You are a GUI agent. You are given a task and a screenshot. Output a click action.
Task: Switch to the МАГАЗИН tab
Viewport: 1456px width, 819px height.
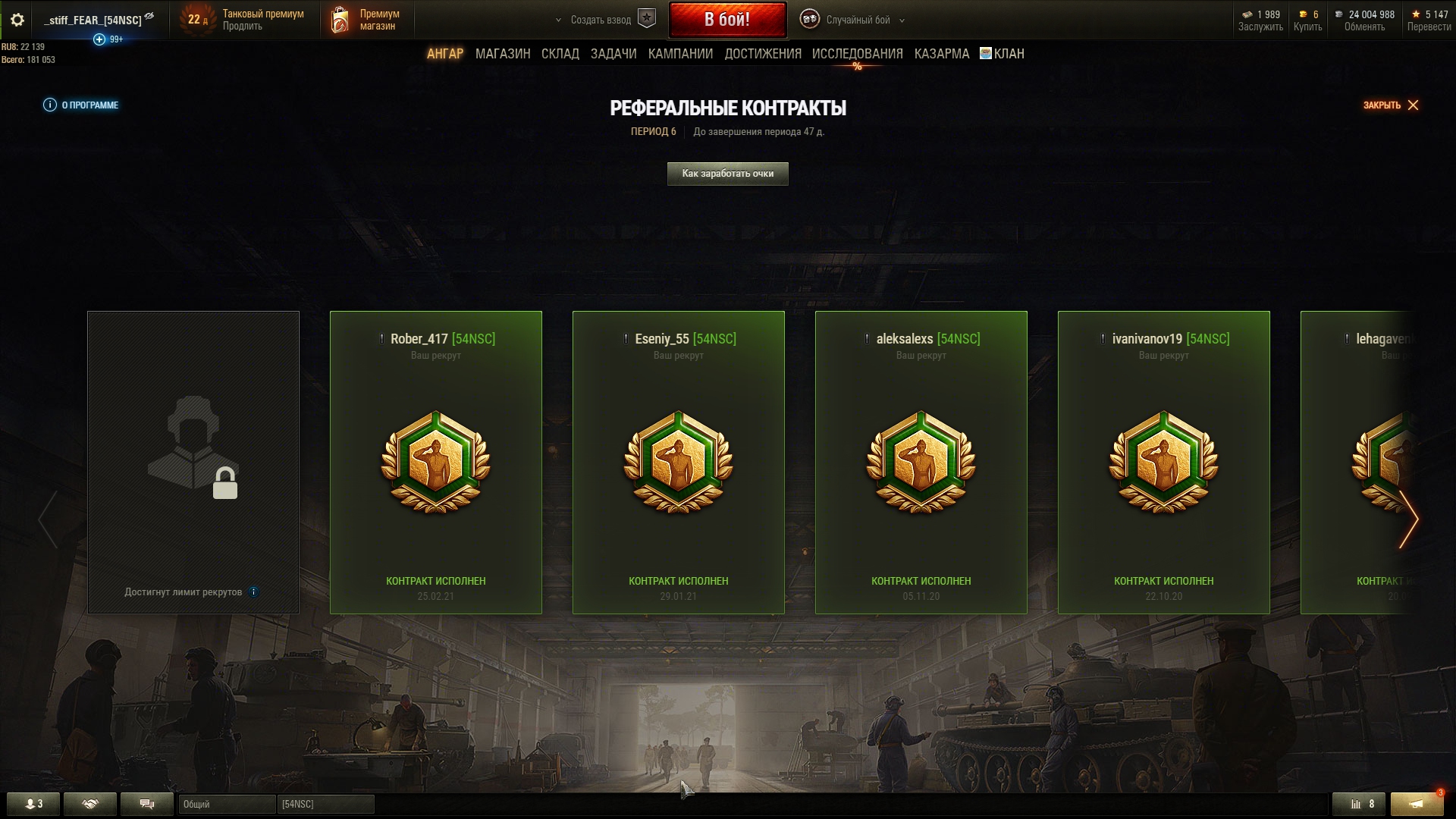(502, 54)
